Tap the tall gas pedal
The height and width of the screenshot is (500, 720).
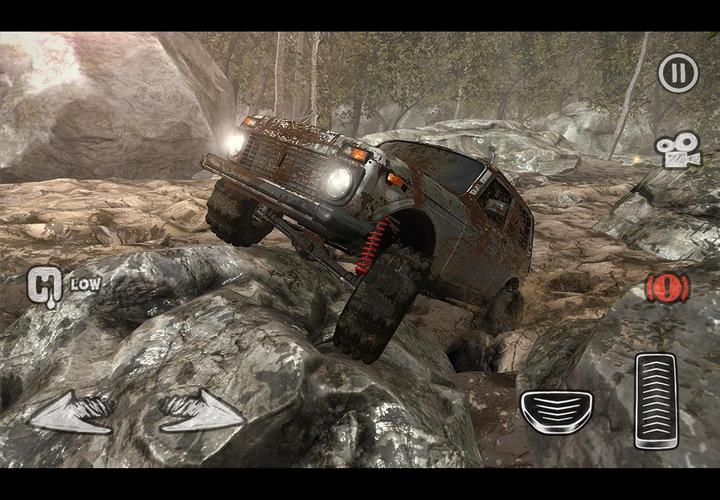[x=658, y=400]
